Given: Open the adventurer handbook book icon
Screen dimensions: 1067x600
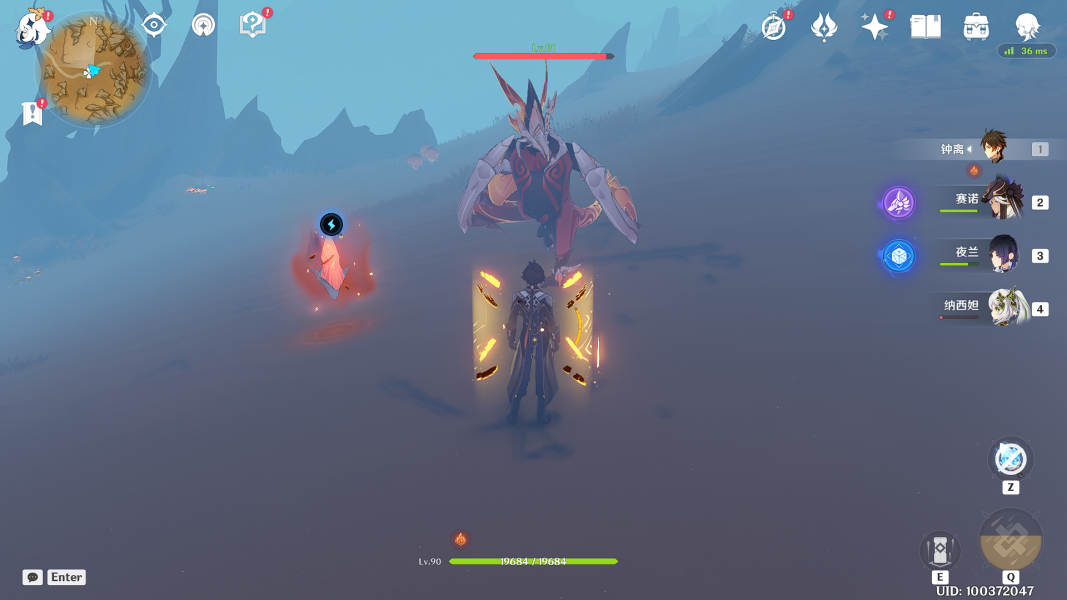Looking at the screenshot, I should [925, 27].
